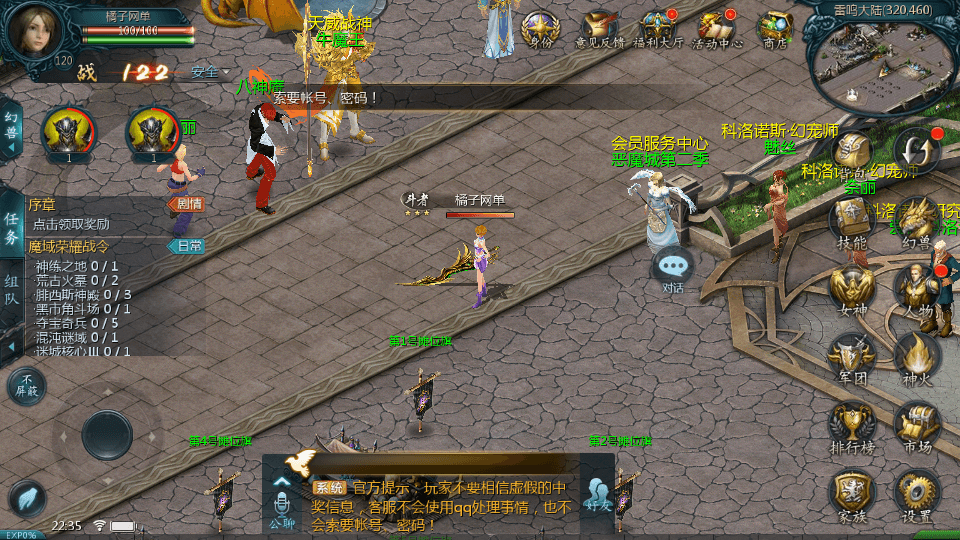Viewport: 960px width, 540px height.
Task: Toggle the 不屏蔽 visibility button
Action: [26, 386]
